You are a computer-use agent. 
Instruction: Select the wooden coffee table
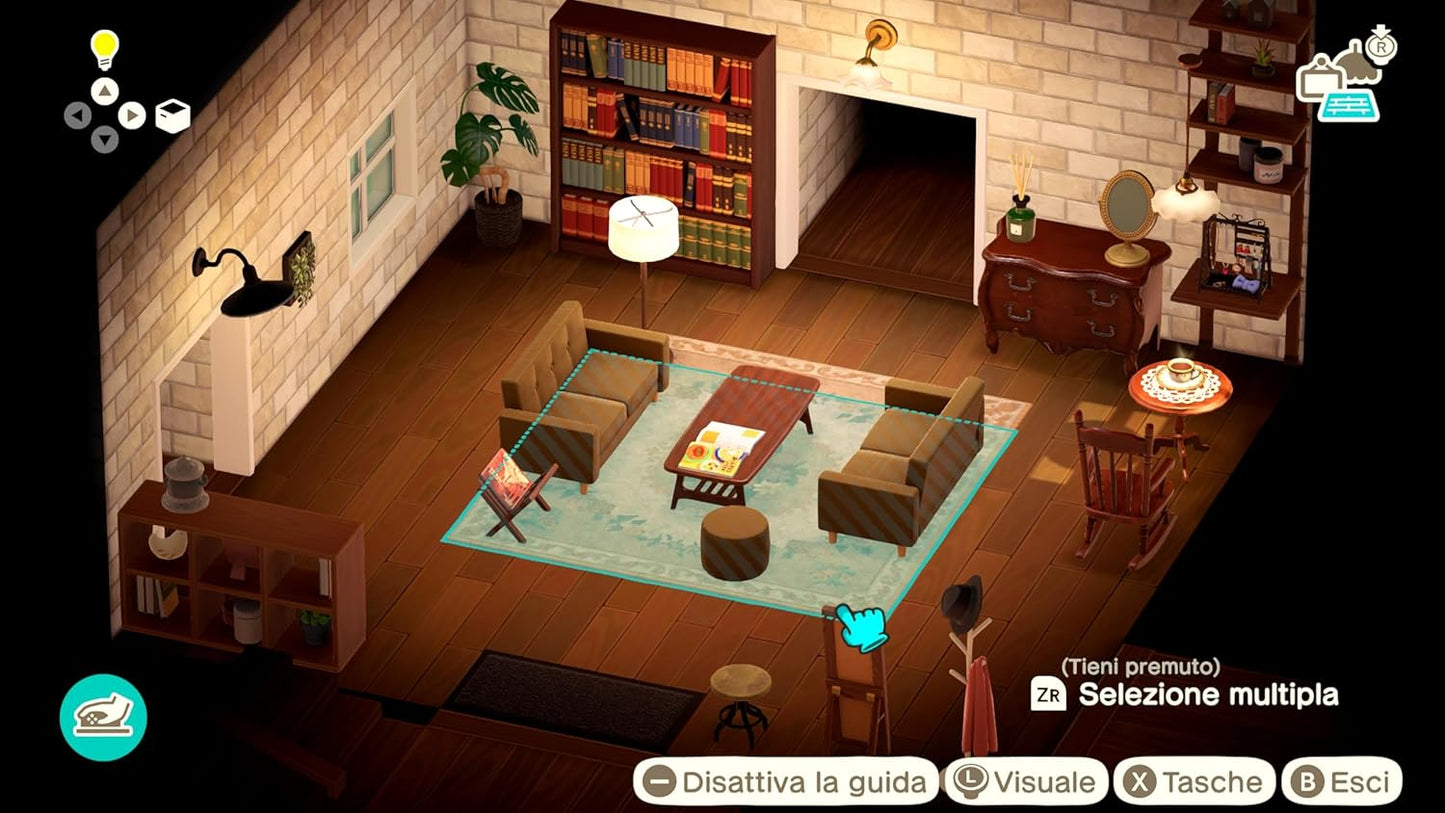pyautogui.click(x=745, y=425)
